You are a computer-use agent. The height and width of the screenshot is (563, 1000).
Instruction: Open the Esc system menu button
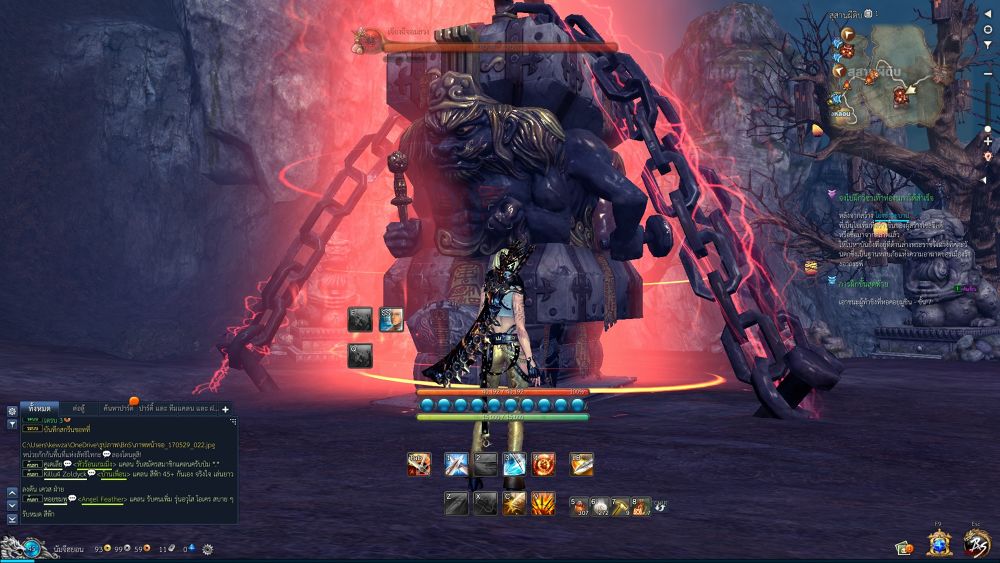976,543
